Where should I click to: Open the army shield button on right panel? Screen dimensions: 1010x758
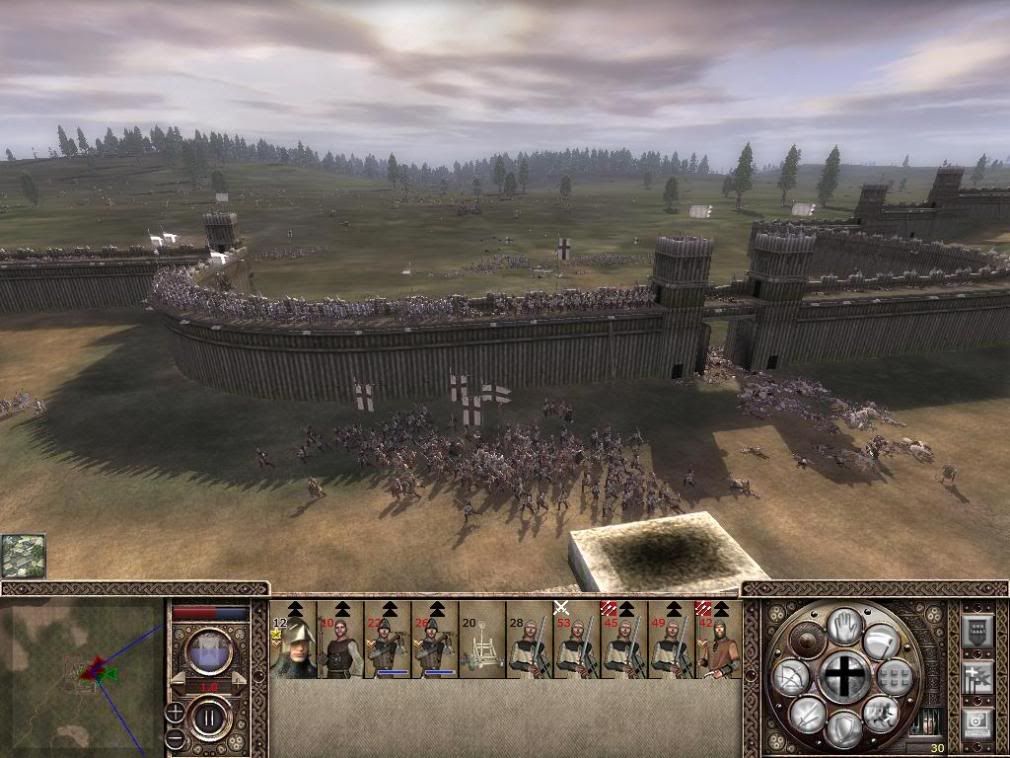977,630
